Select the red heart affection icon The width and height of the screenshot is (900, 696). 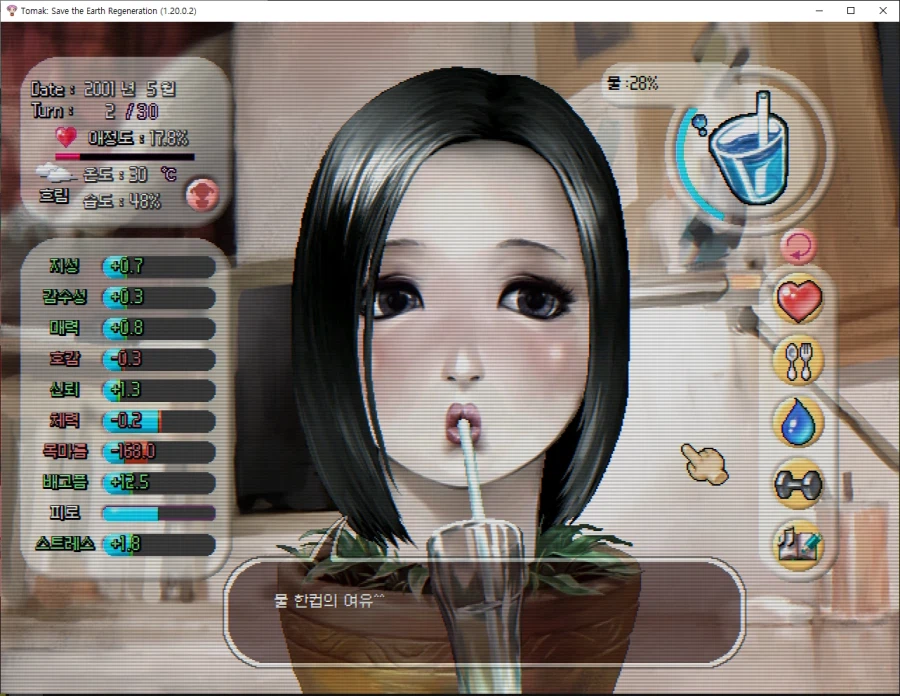tap(798, 299)
